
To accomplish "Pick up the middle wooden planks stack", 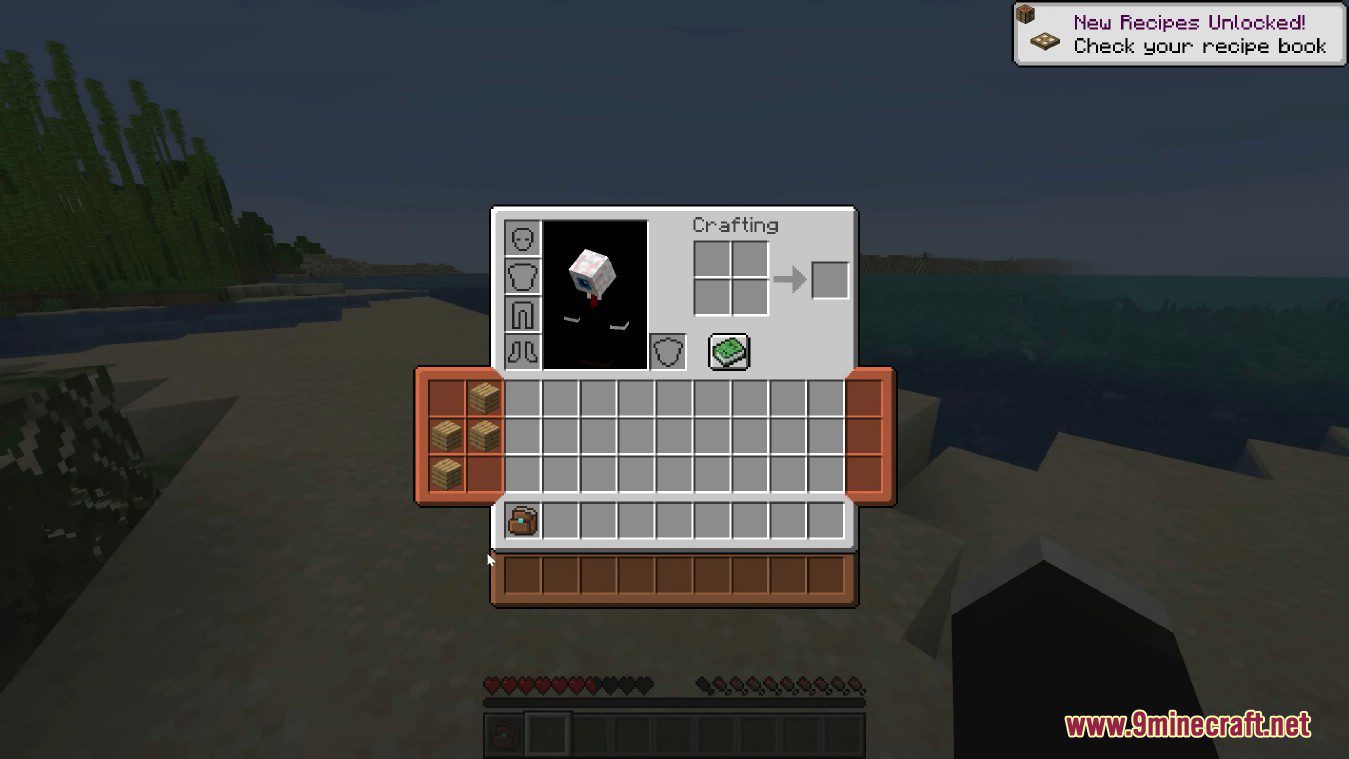I will click(x=449, y=434).
